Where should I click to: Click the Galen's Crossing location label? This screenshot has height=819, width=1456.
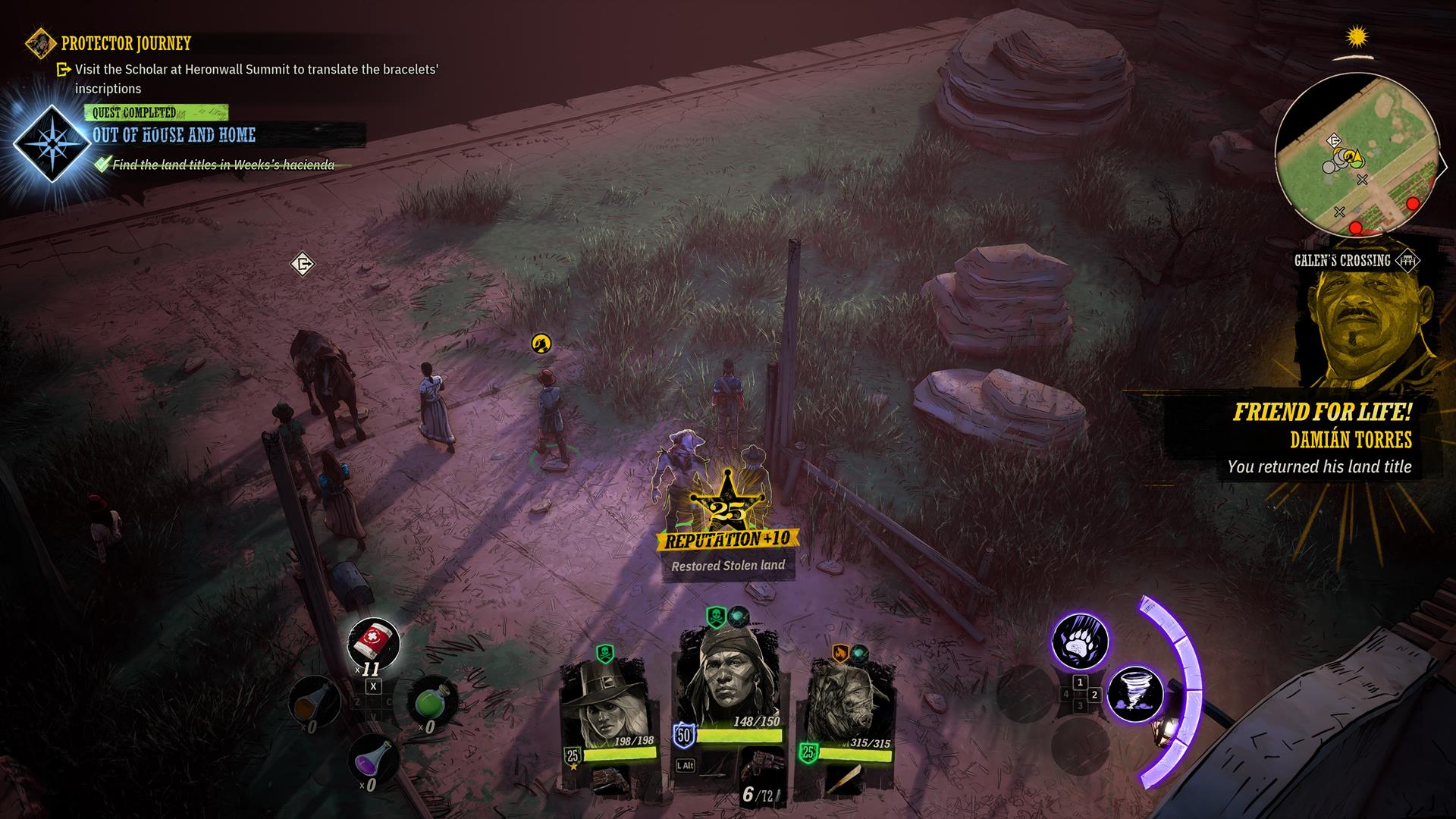[1342, 261]
